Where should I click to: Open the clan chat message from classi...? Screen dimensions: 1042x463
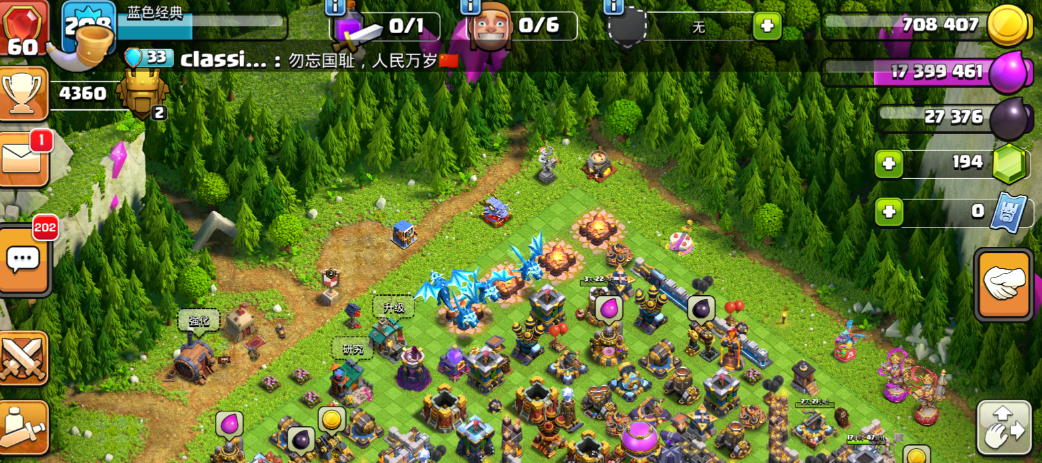[x=300, y=59]
